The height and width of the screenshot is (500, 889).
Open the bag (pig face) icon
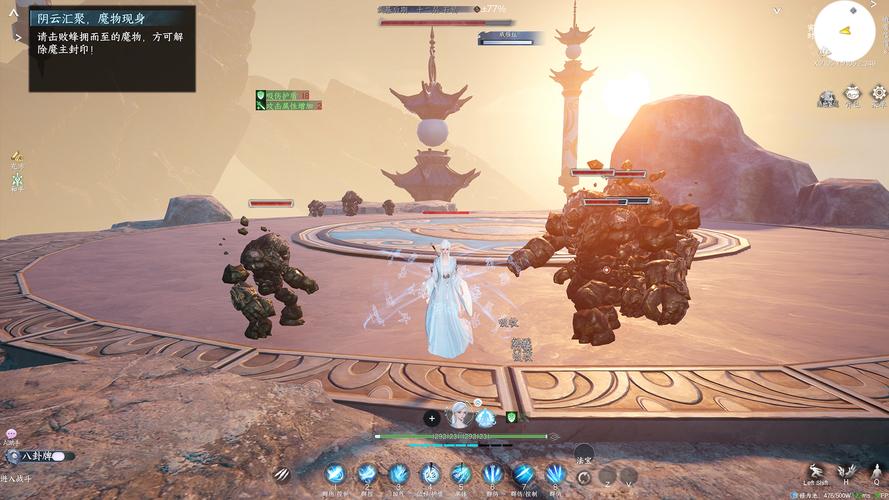pyautogui.click(x=853, y=96)
